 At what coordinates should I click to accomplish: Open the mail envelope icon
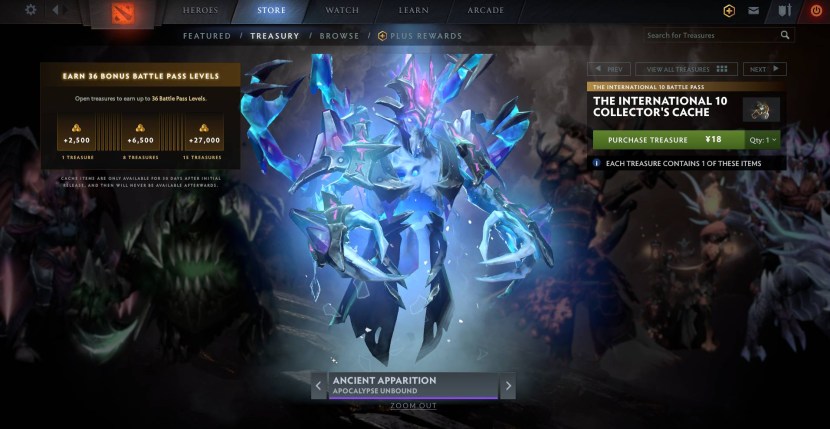click(x=753, y=11)
